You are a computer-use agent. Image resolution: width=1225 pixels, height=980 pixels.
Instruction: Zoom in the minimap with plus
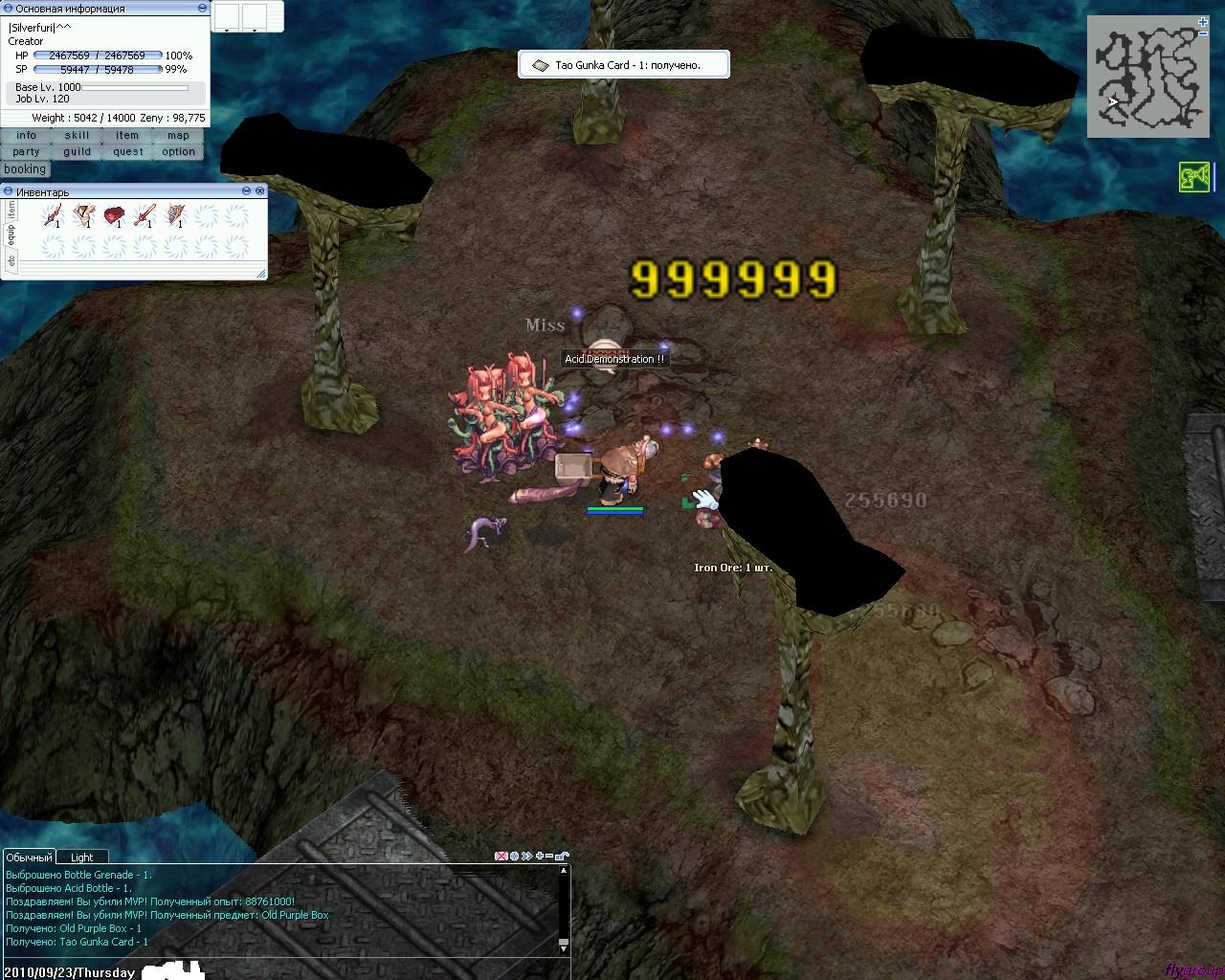click(1203, 21)
